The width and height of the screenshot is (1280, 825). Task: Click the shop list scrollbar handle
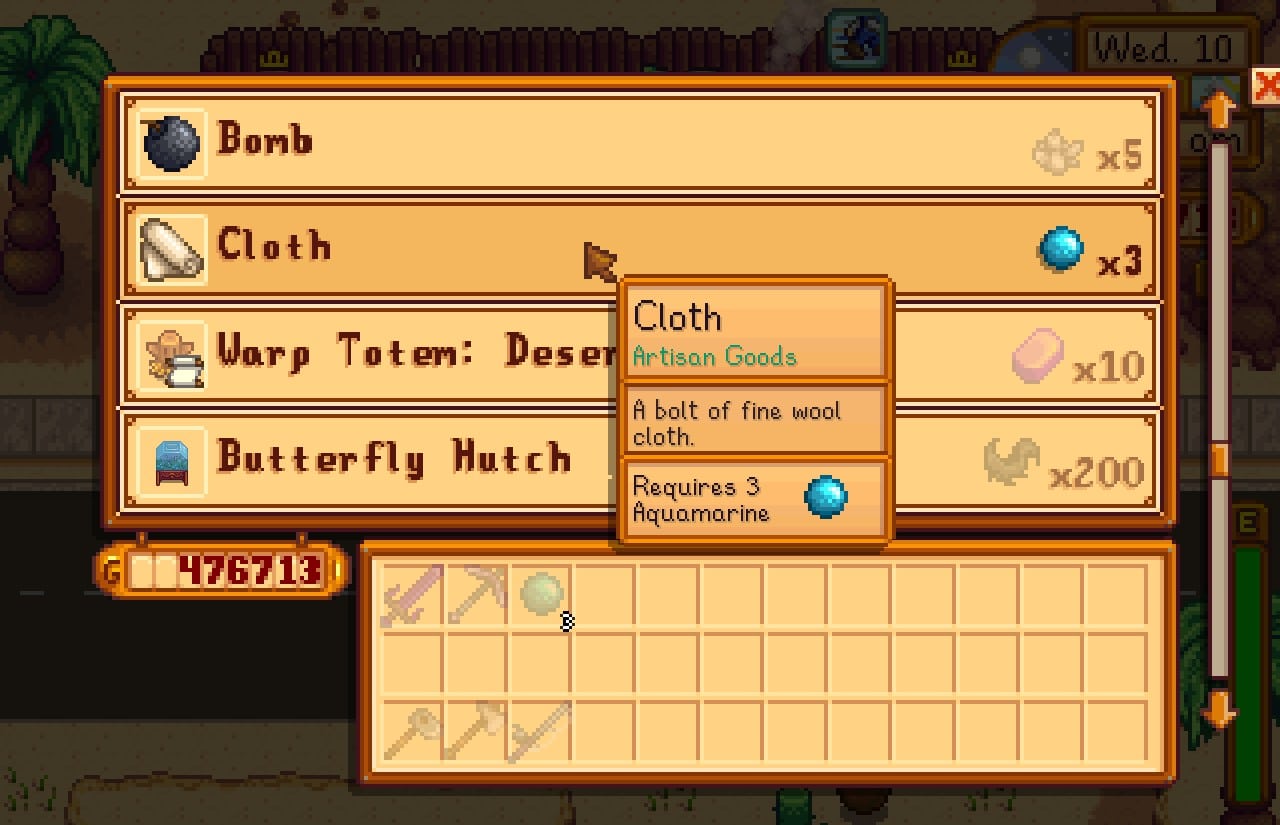tap(1219, 460)
